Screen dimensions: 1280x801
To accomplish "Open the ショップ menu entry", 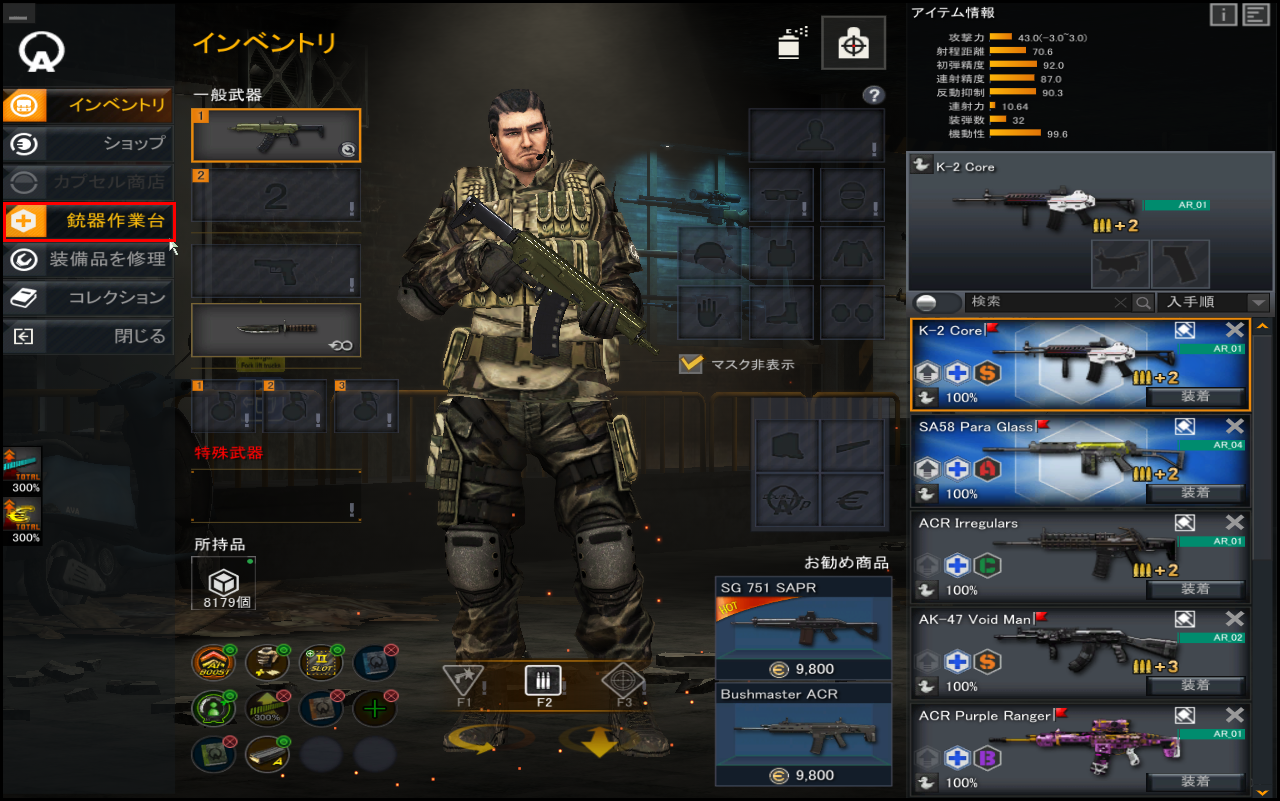I will pos(88,143).
